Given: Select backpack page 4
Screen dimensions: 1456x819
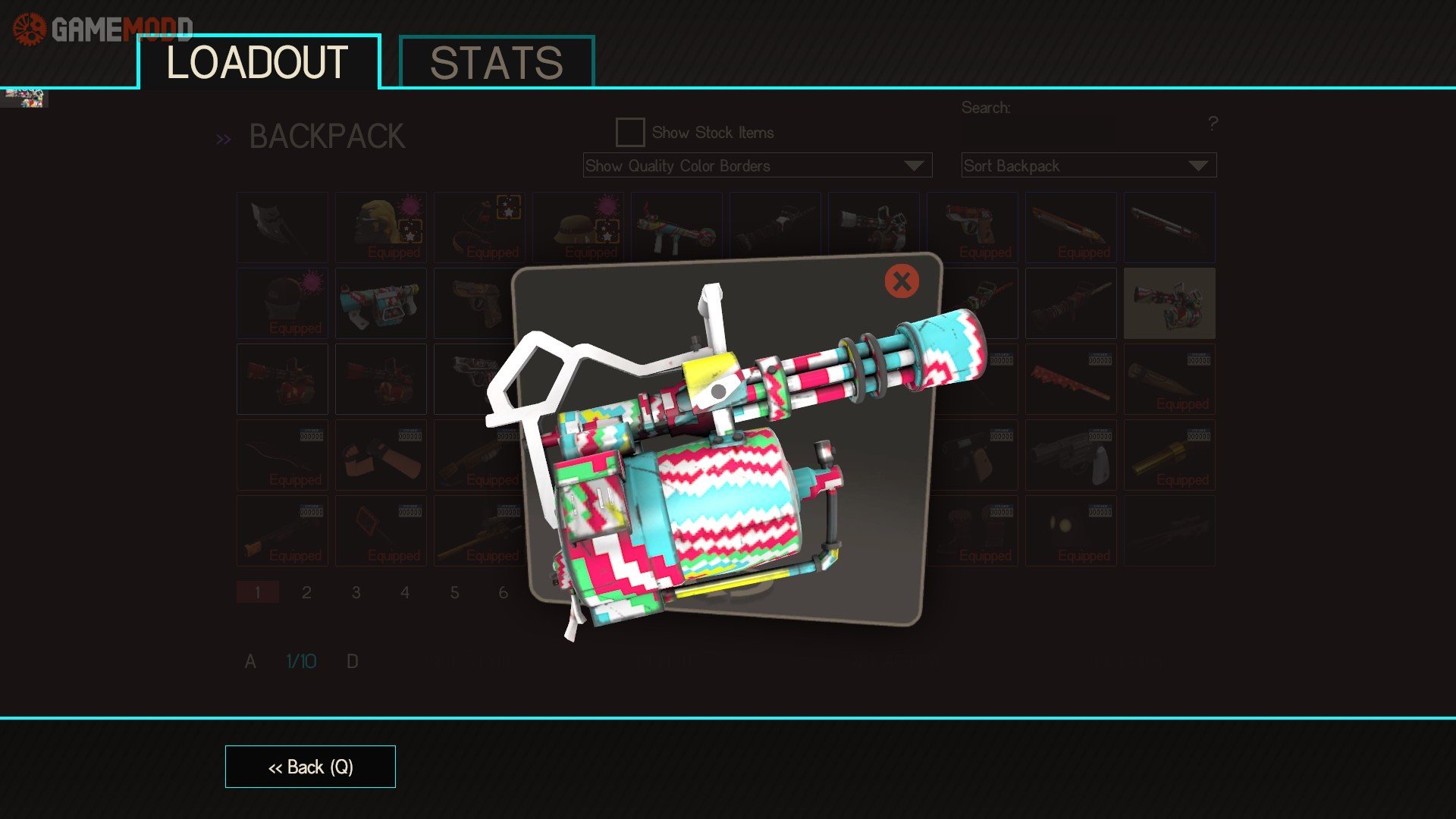Looking at the screenshot, I should (x=405, y=592).
